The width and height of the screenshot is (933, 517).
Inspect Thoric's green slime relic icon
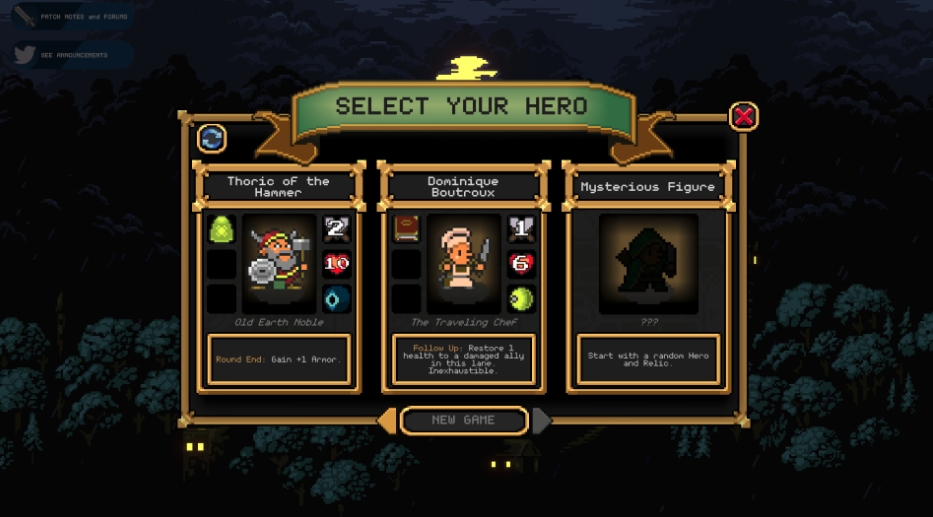pos(221,230)
